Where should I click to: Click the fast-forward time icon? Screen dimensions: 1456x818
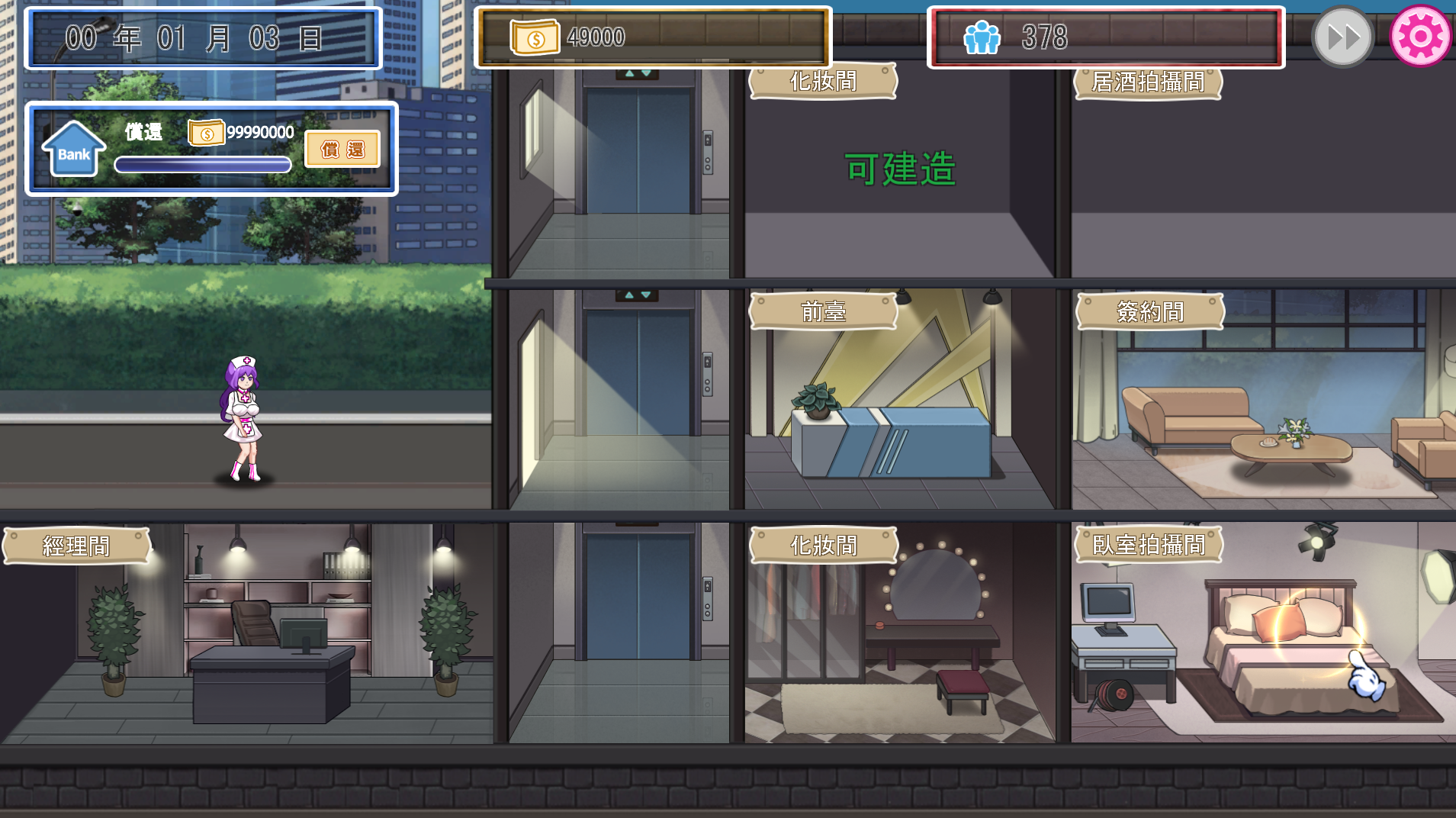click(x=1342, y=35)
